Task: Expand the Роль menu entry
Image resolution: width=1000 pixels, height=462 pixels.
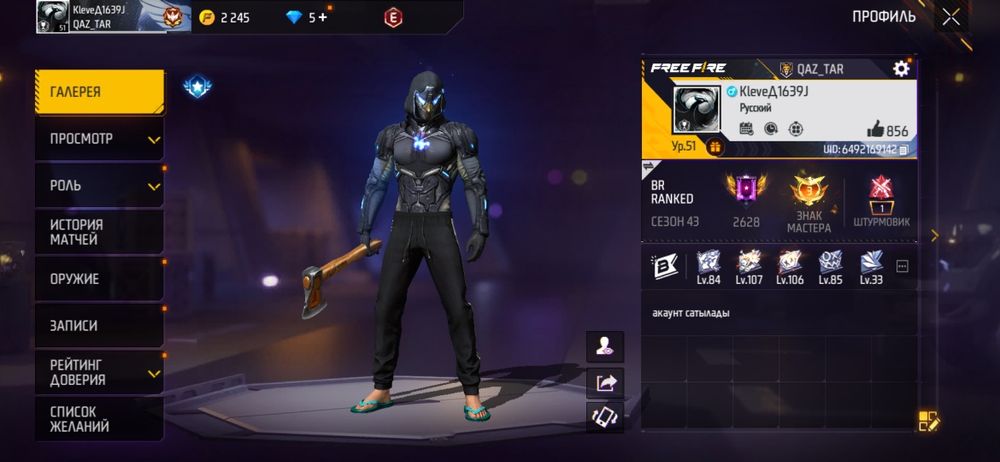Action: [99, 186]
